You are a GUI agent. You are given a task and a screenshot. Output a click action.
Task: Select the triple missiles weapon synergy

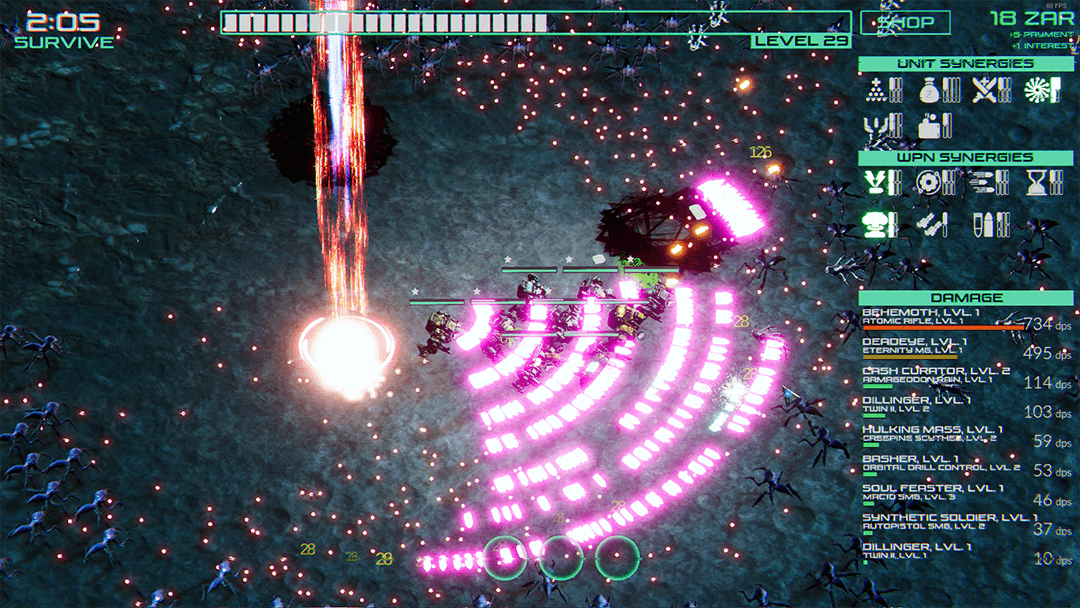[986, 182]
